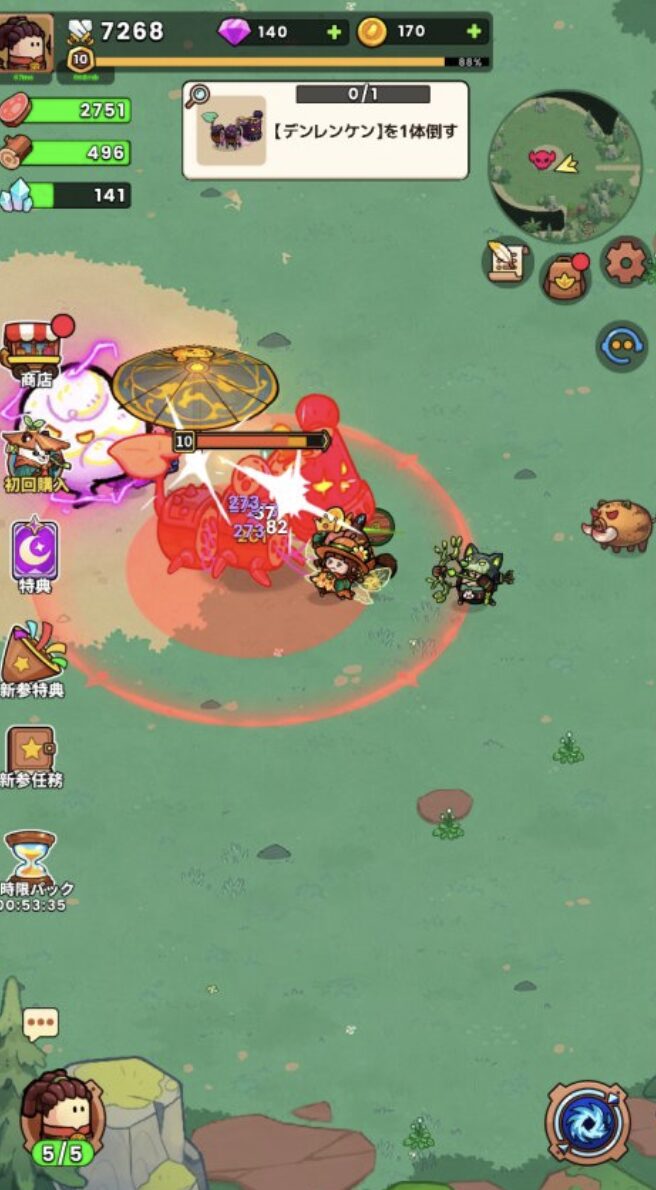The image size is (656, 1190).
Task: Open the player avatar profile
Action: [26, 42]
